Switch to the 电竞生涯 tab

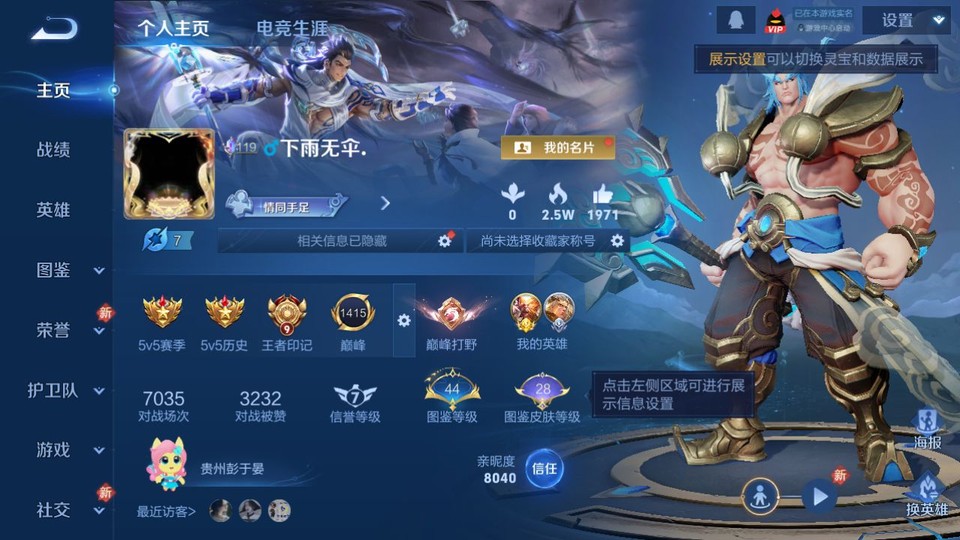click(x=292, y=29)
